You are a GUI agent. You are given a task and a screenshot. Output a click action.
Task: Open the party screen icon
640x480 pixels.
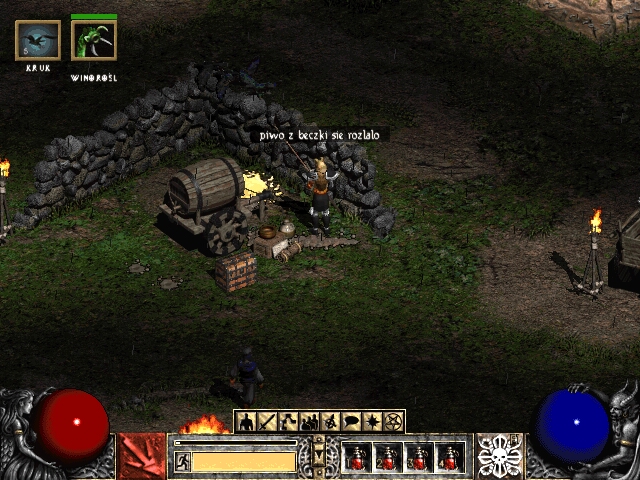(x=310, y=421)
